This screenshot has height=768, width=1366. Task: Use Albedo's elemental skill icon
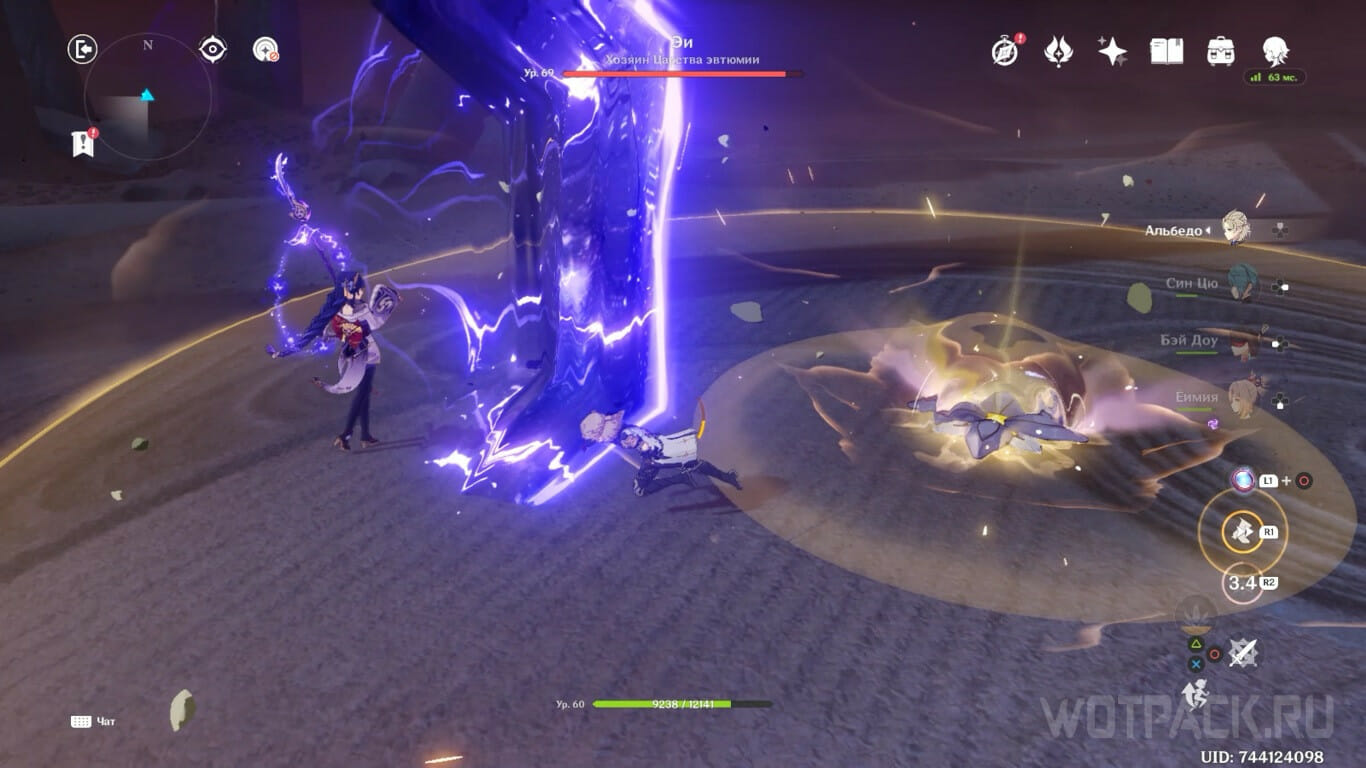(1242, 532)
